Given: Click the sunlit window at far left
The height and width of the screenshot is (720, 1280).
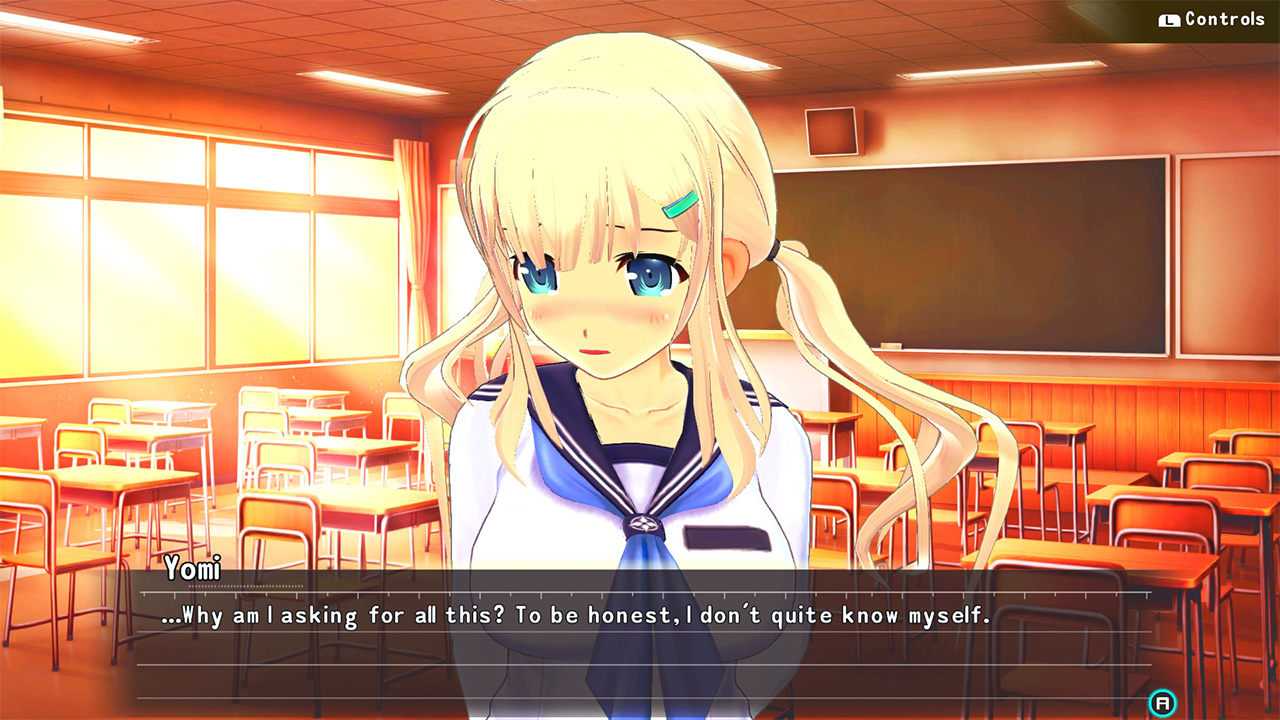Looking at the screenshot, I should pyautogui.click(x=60, y=280).
